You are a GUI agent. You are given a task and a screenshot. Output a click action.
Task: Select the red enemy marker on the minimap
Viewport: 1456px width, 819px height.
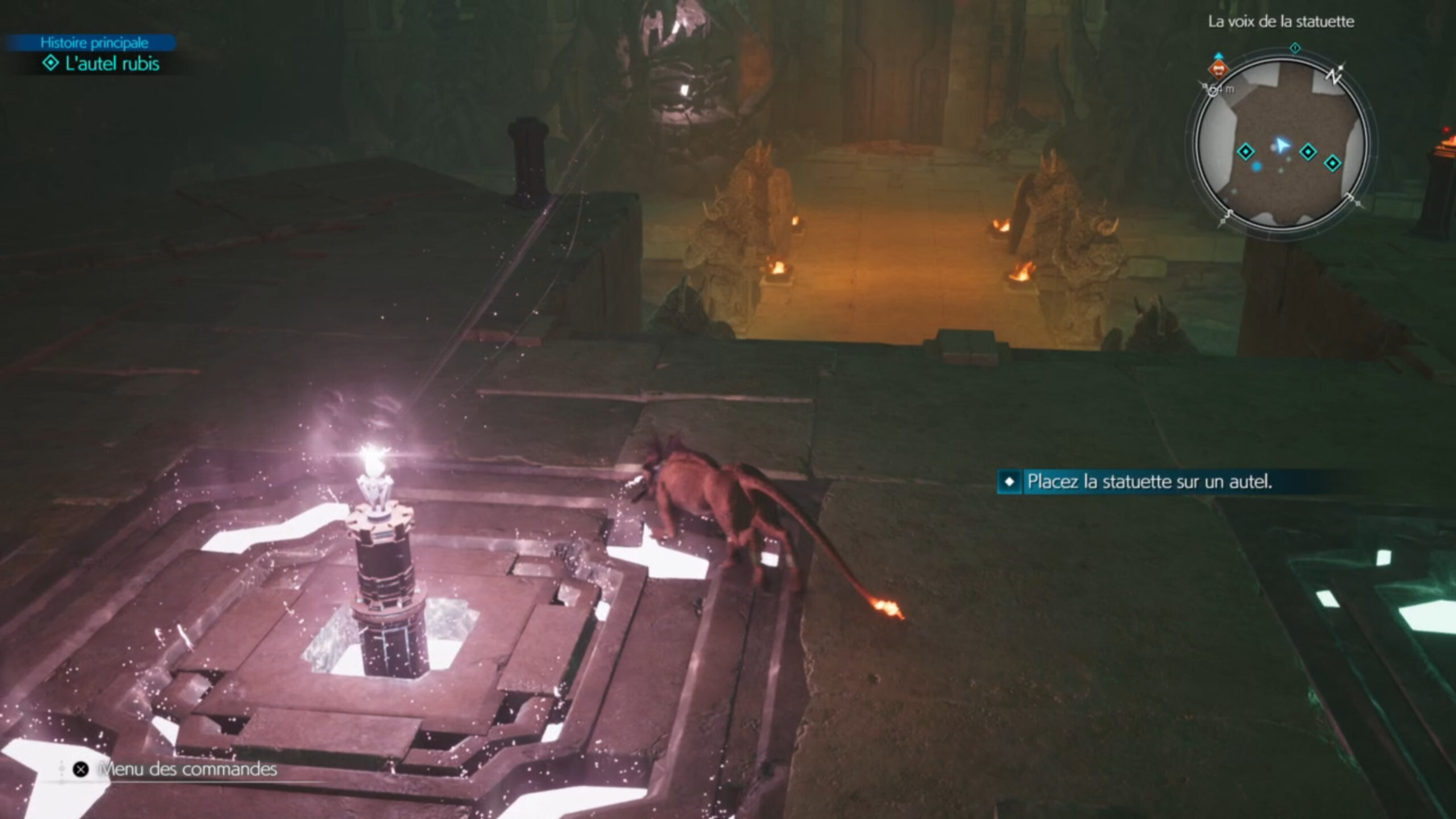[x=1219, y=70]
